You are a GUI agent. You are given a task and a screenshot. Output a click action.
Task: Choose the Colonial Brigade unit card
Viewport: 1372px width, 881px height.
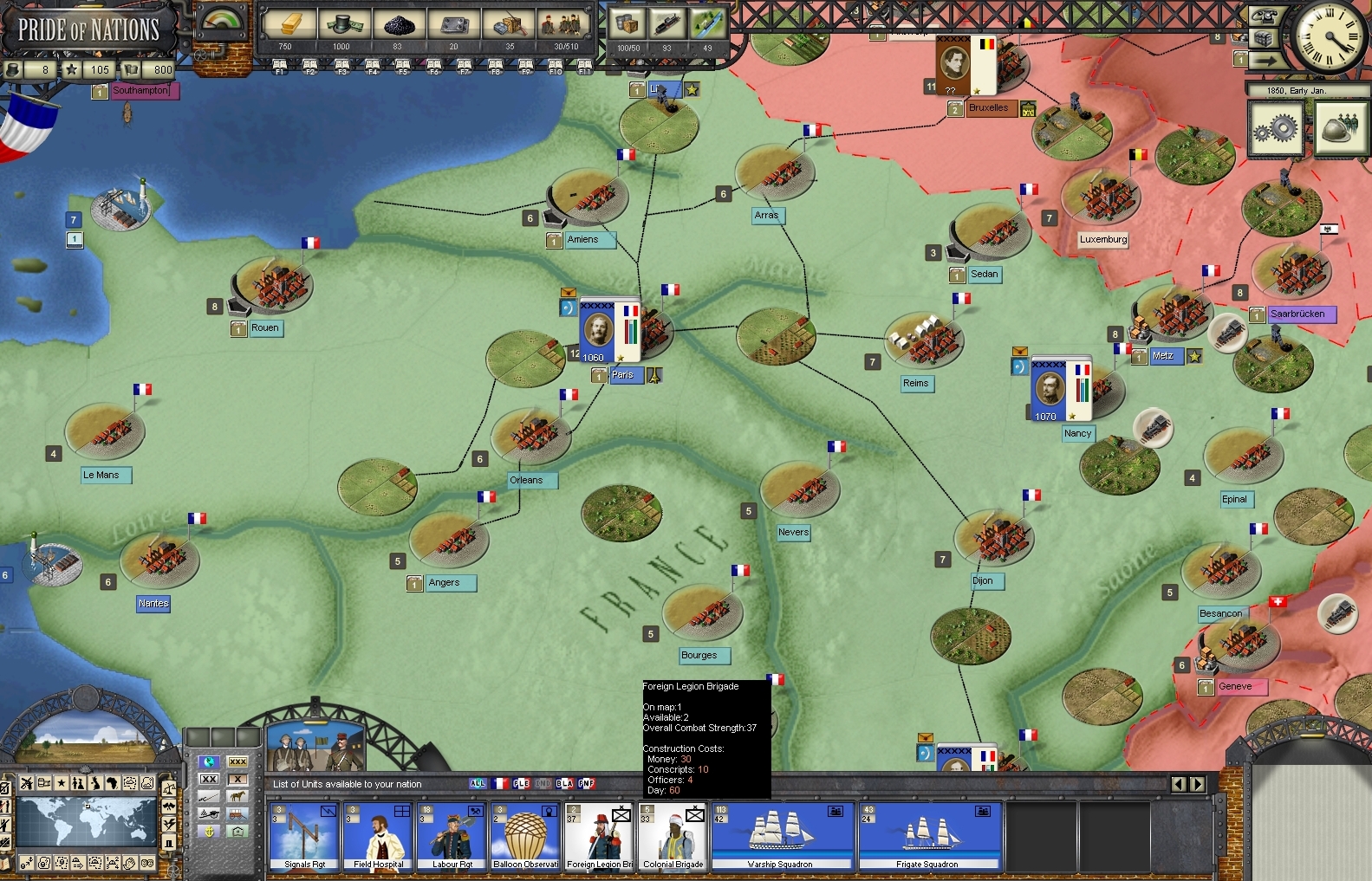pyautogui.click(x=673, y=836)
